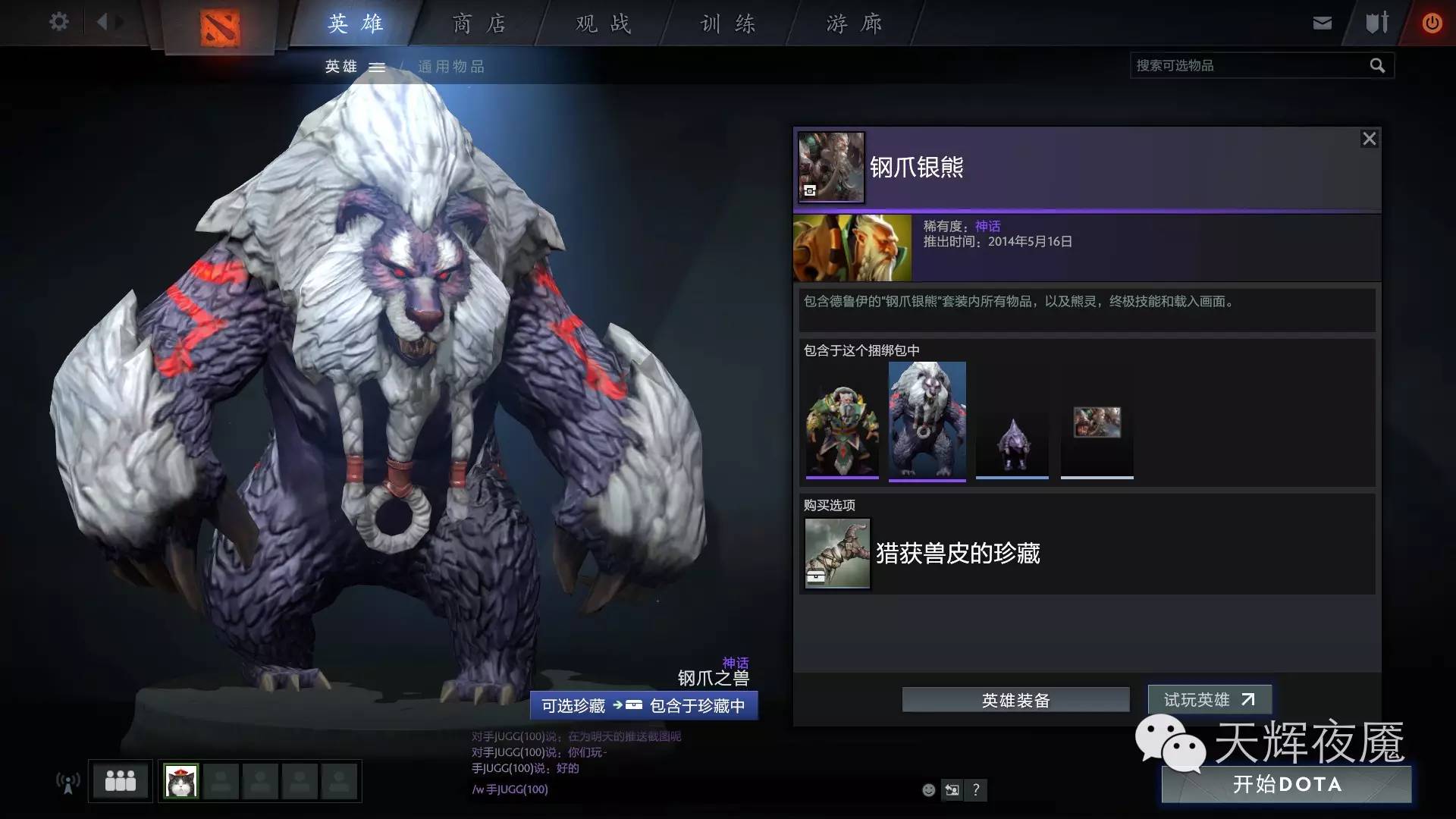The image size is (1456, 819).
Task: Click the screenshot icon next to chat box
Action: click(x=952, y=790)
